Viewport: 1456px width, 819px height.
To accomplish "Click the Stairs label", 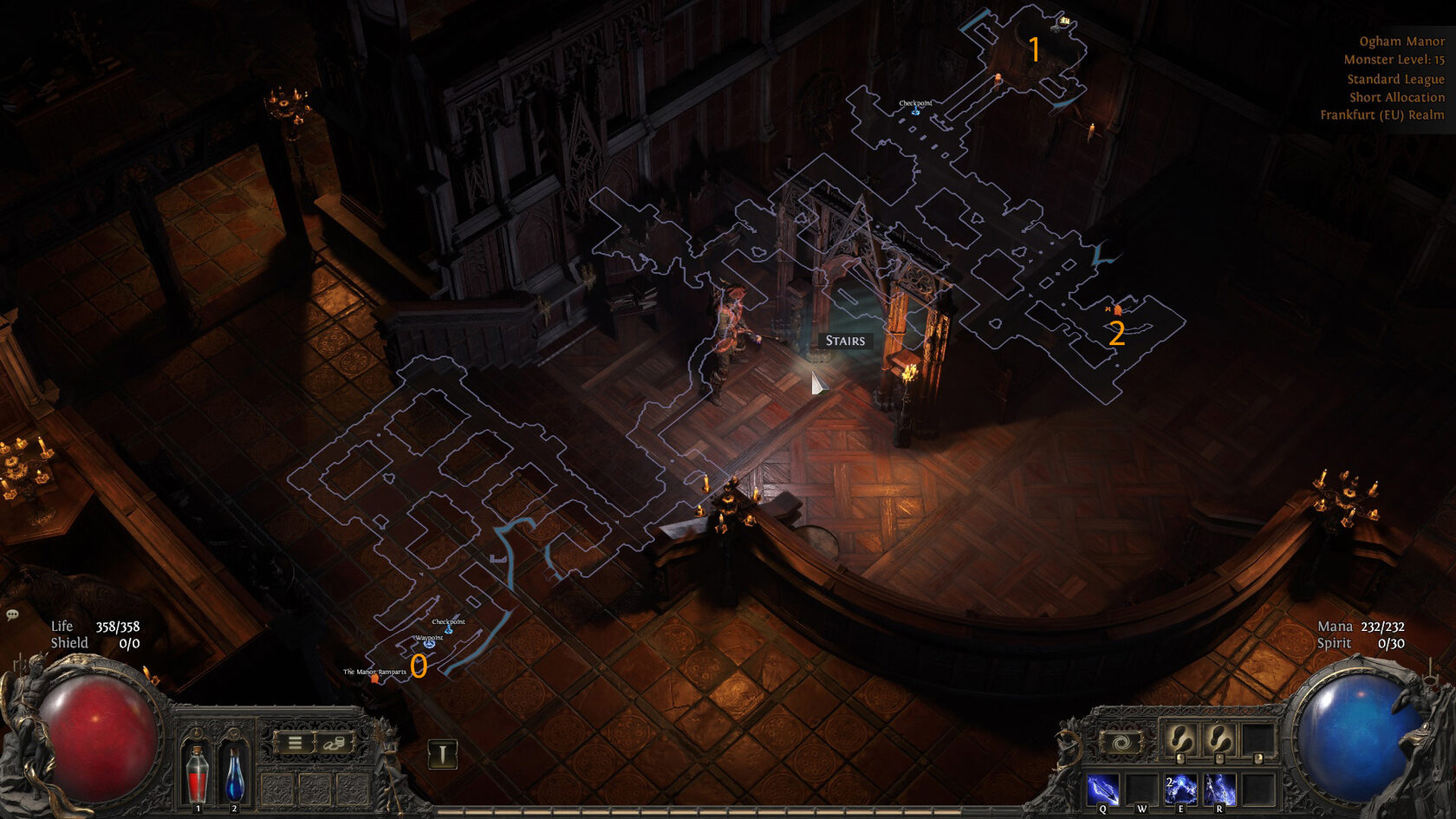I will (845, 341).
